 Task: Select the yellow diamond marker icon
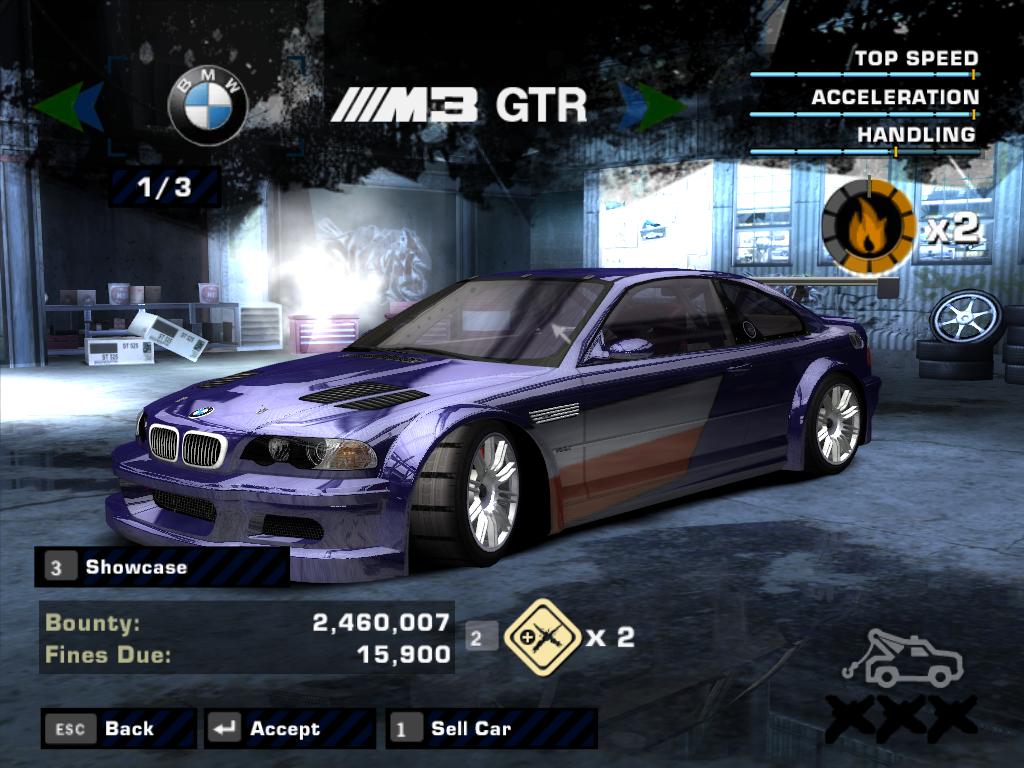point(543,636)
